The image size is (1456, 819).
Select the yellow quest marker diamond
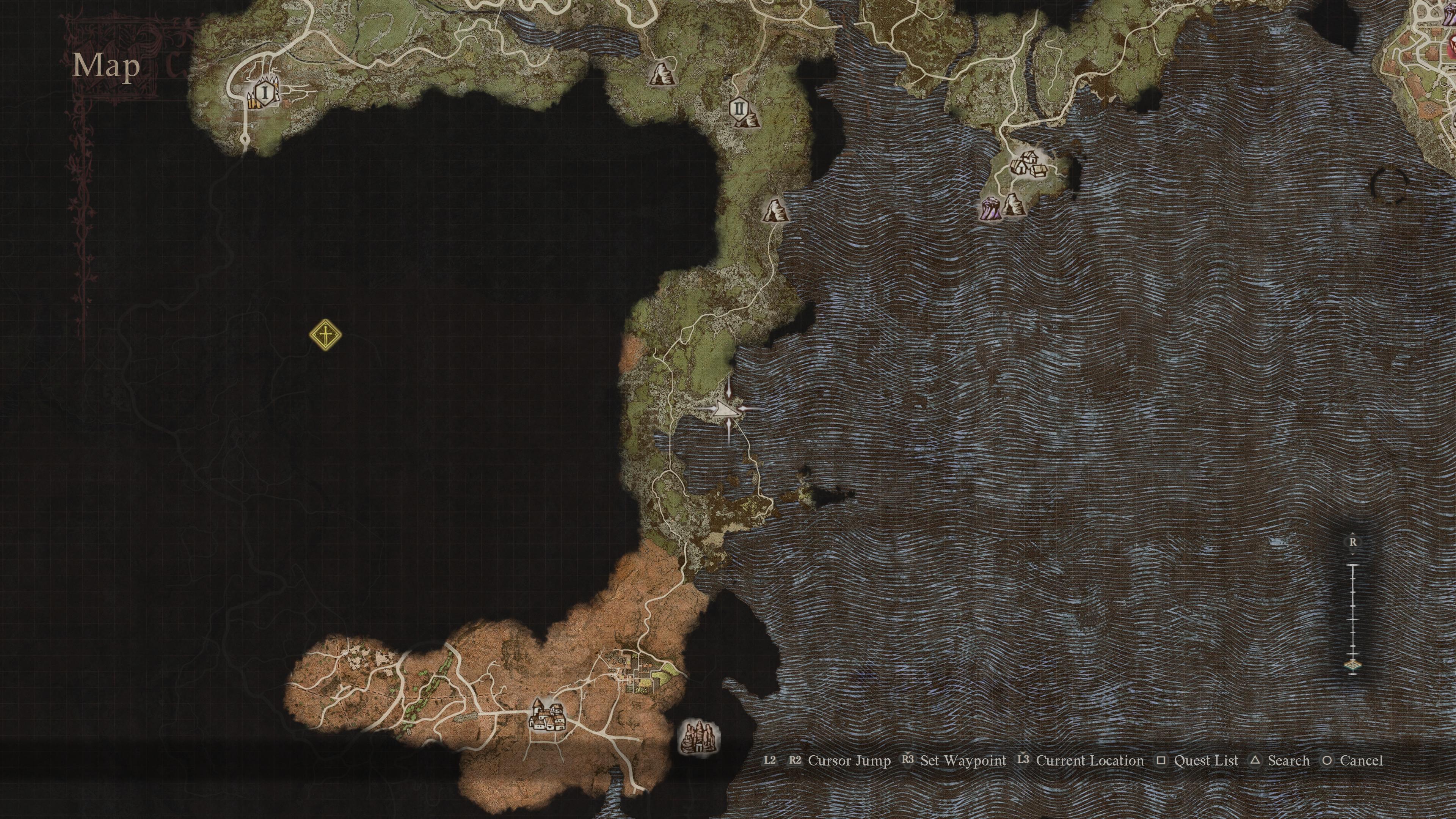325,334
